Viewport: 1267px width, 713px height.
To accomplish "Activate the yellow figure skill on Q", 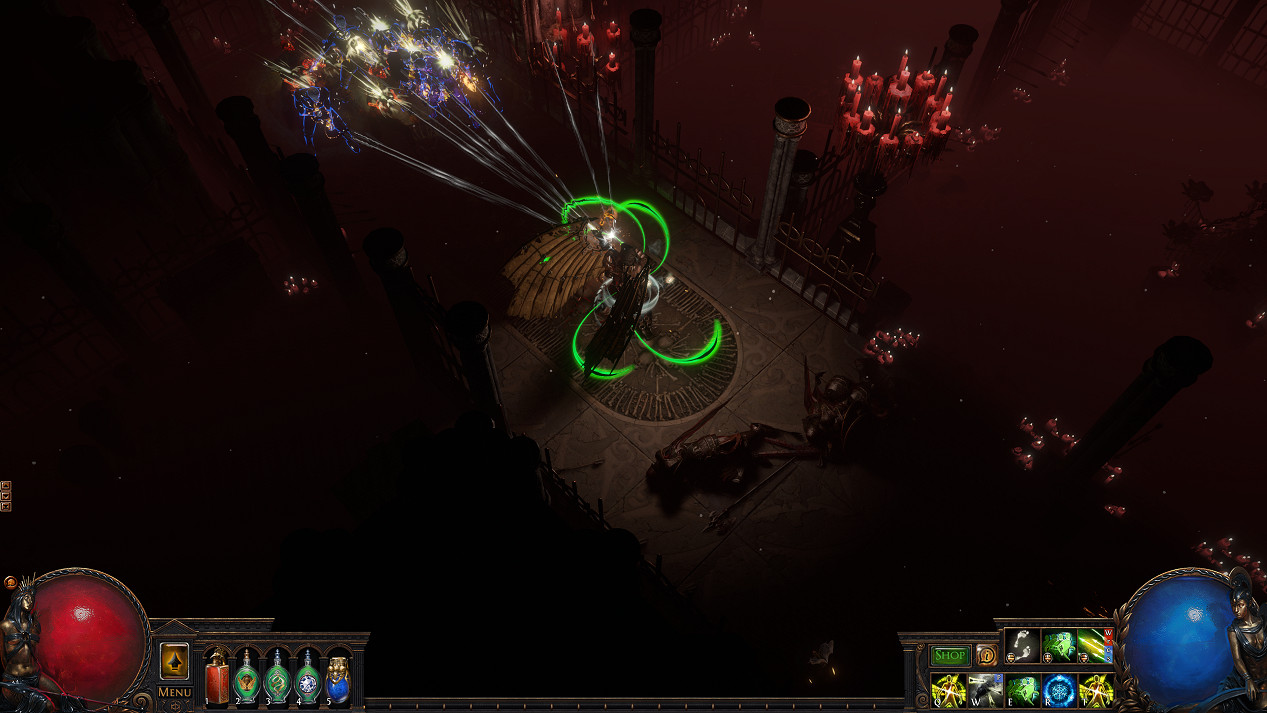I will 948,690.
